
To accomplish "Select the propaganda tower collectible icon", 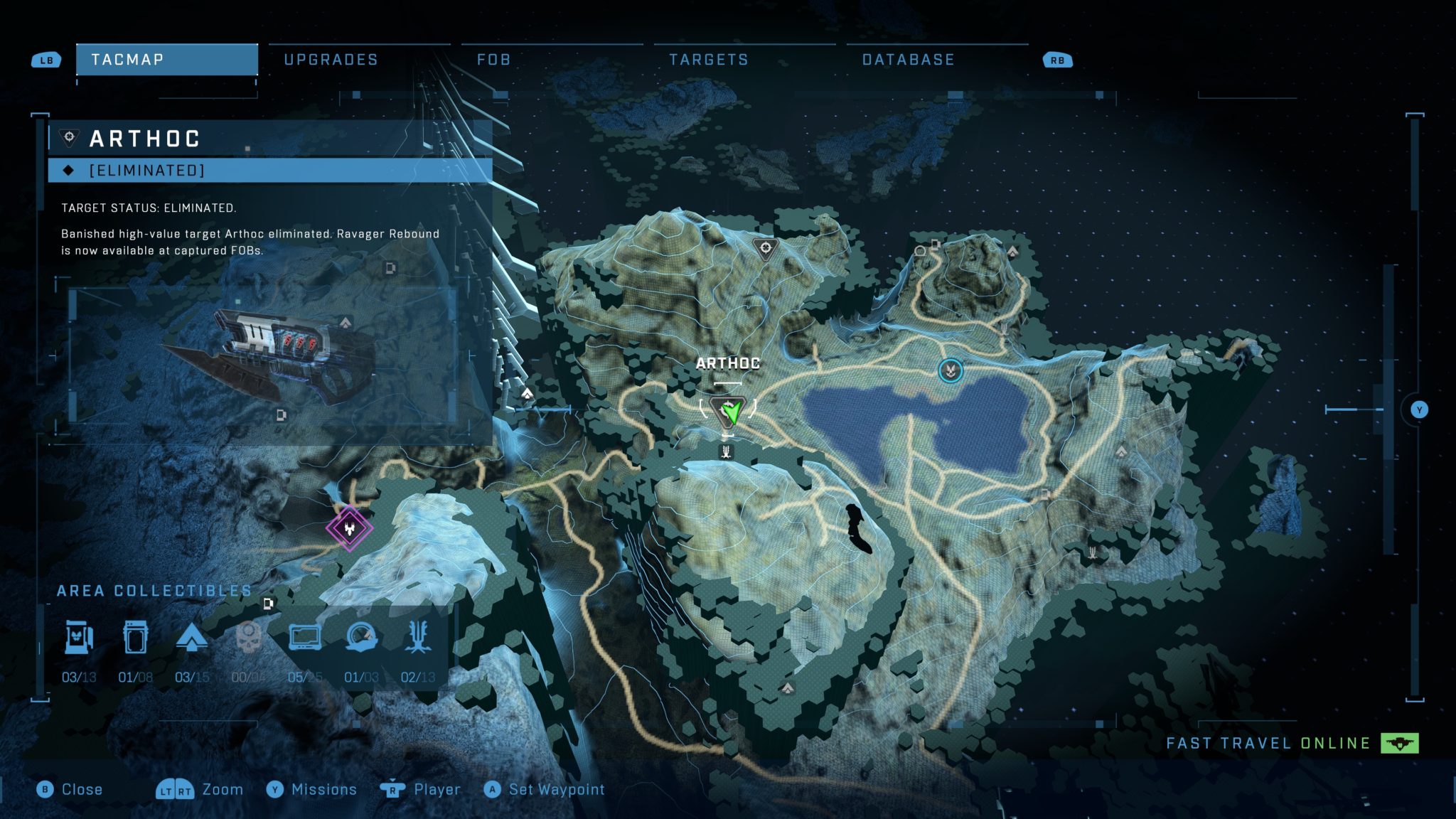I will (x=192, y=638).
